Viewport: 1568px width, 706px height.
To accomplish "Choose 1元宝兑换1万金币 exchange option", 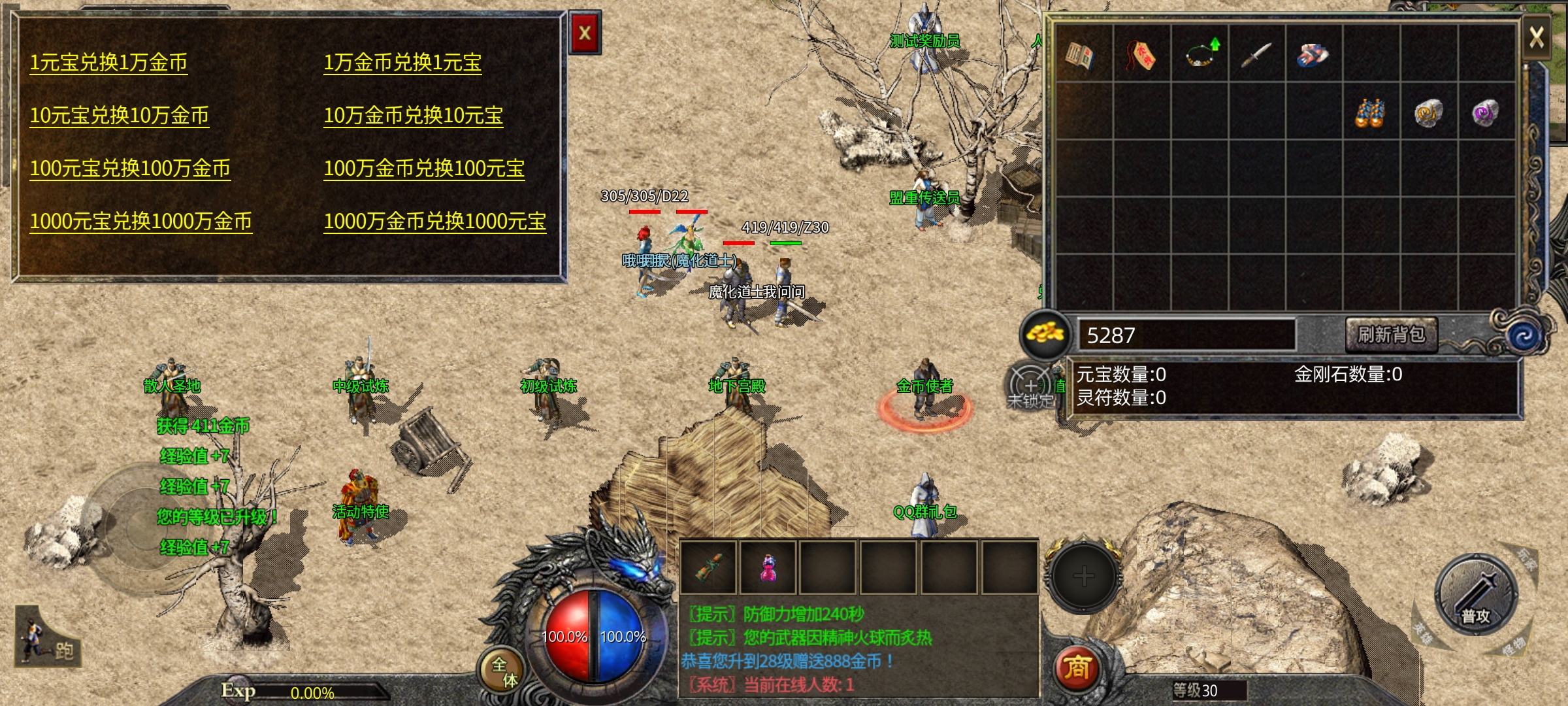I will 108,63.
